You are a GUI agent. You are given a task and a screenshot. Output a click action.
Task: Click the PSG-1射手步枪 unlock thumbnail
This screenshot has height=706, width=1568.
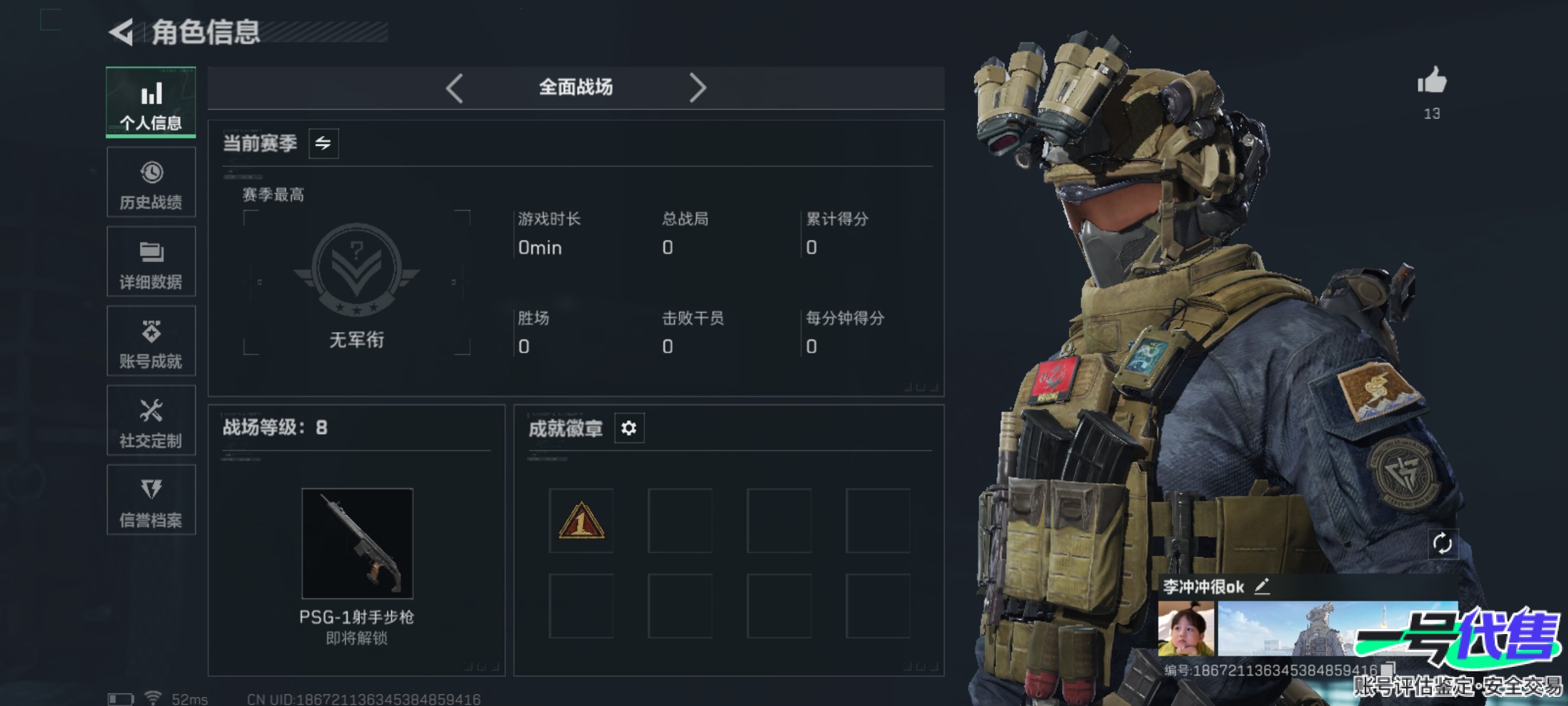click(x=357, y=543)
